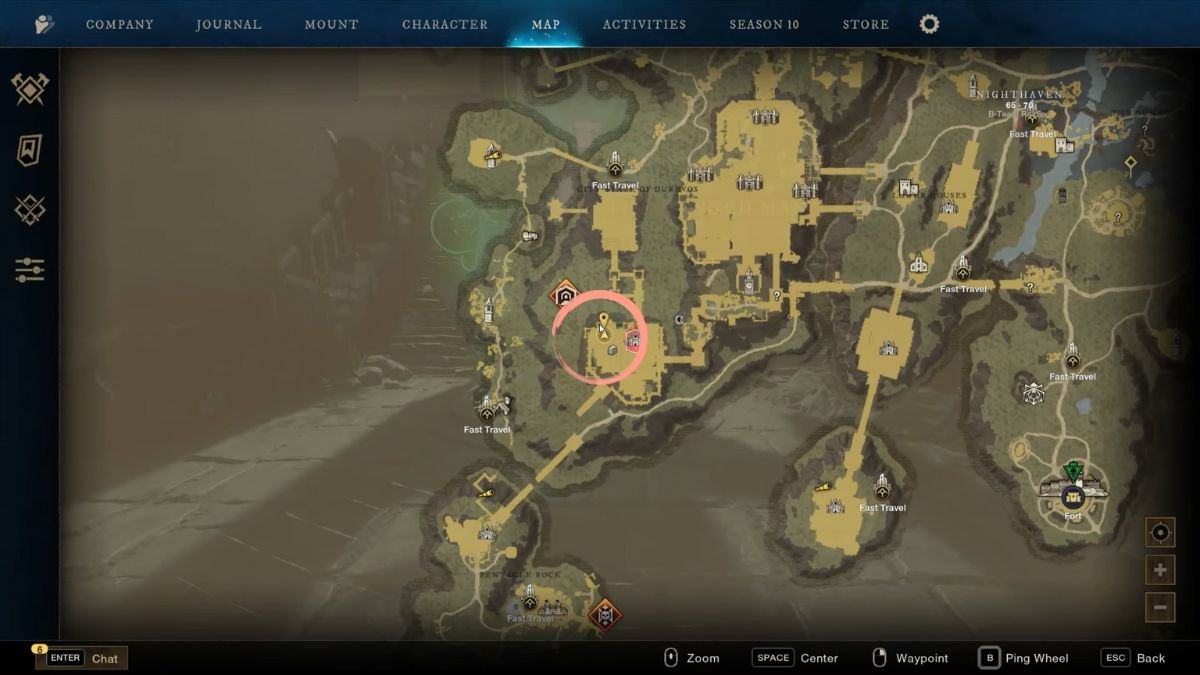Choose the crossed-swords diamond sidebar icon
This screenshot has width=1200, height=675.
[x=30, y=209]
